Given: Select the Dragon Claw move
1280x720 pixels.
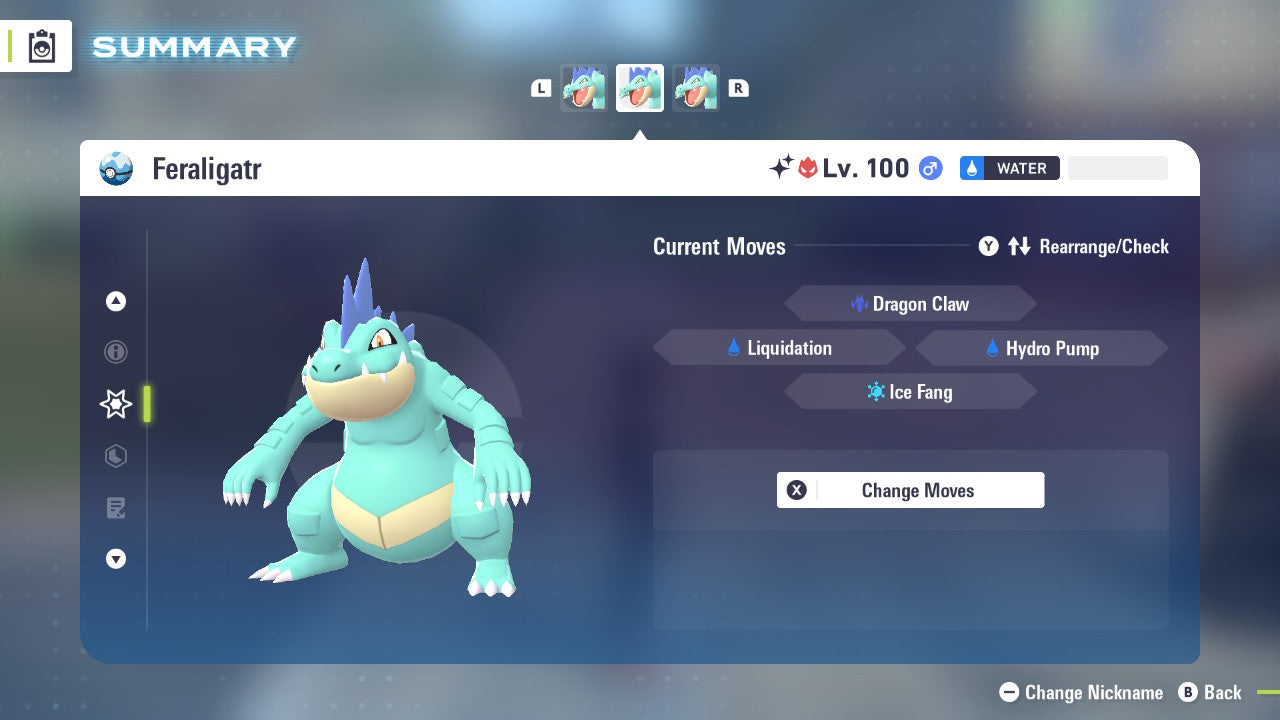Looking at the screenshot, I should (x=910, y=303).
